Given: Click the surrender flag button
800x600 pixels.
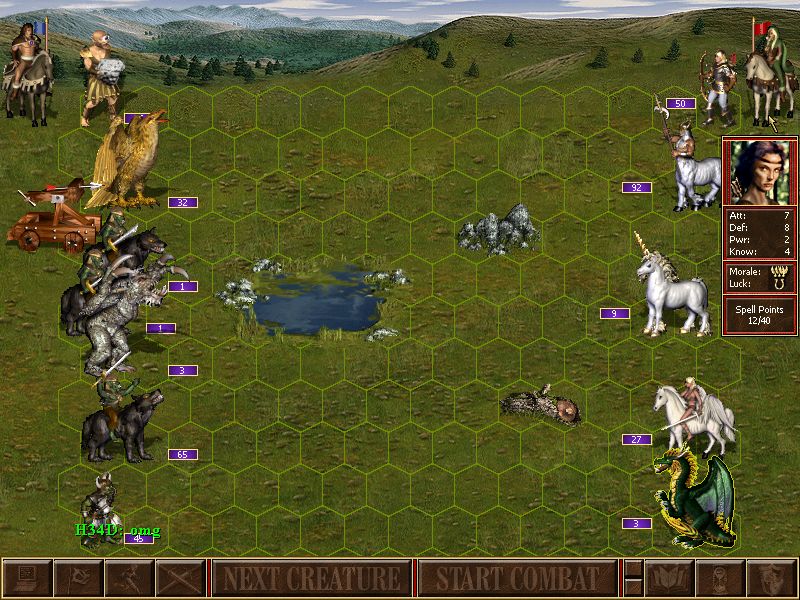Looking at the screenshot, I should [78, 578].
